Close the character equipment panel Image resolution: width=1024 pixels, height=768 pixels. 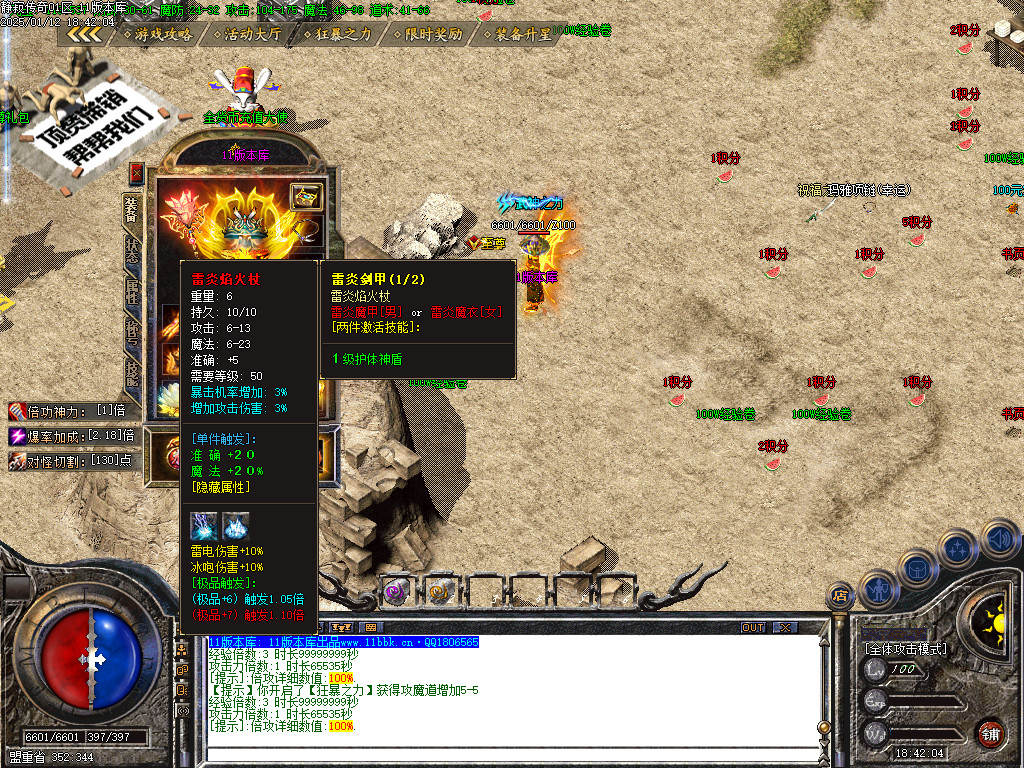pos(136,174)
